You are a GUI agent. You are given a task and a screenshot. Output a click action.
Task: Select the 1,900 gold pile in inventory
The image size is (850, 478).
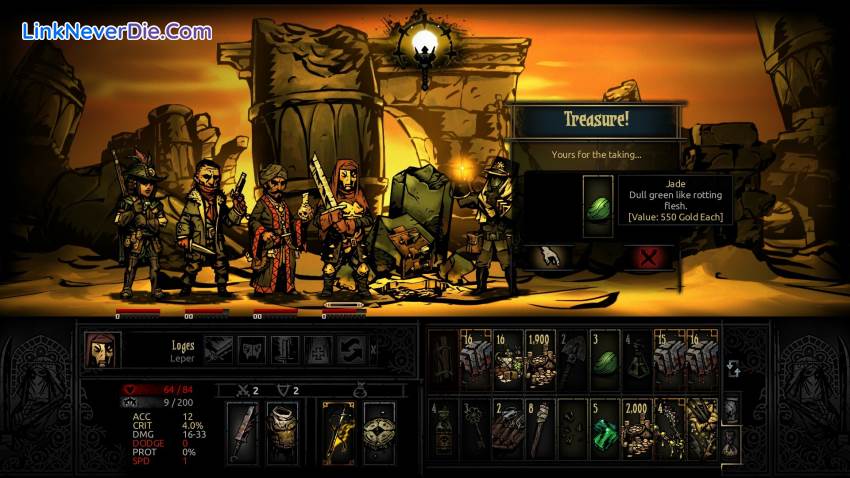tap(540, 360)
